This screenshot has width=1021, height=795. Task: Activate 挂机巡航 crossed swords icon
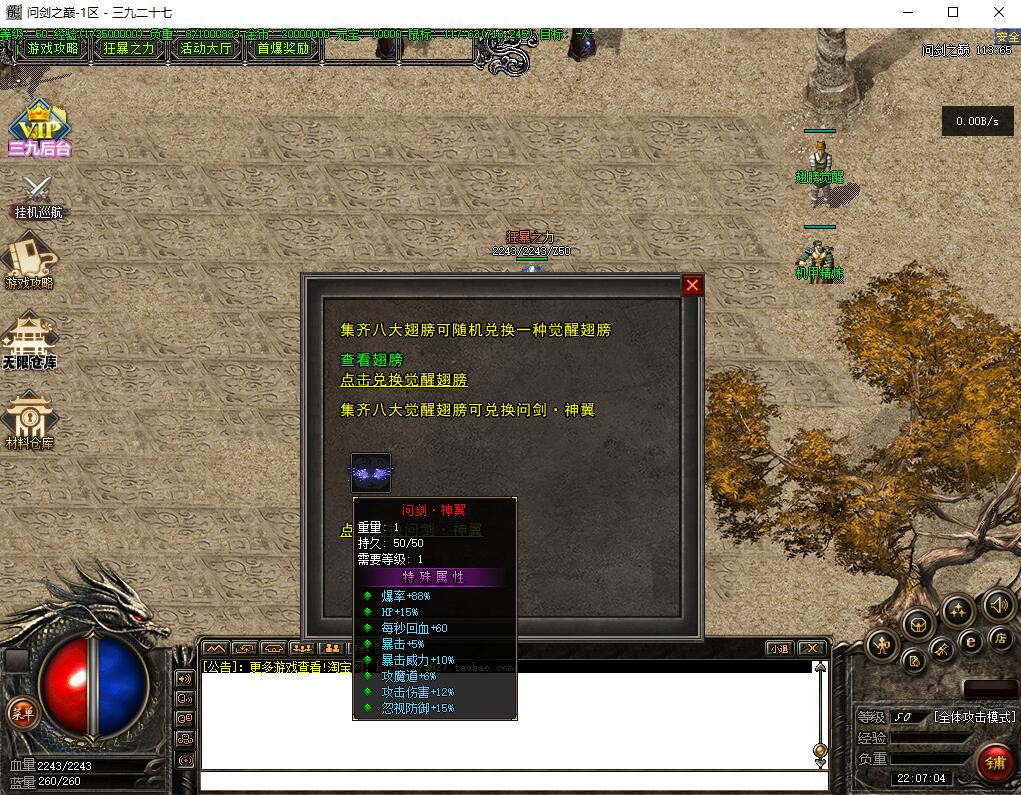(38, 196)
